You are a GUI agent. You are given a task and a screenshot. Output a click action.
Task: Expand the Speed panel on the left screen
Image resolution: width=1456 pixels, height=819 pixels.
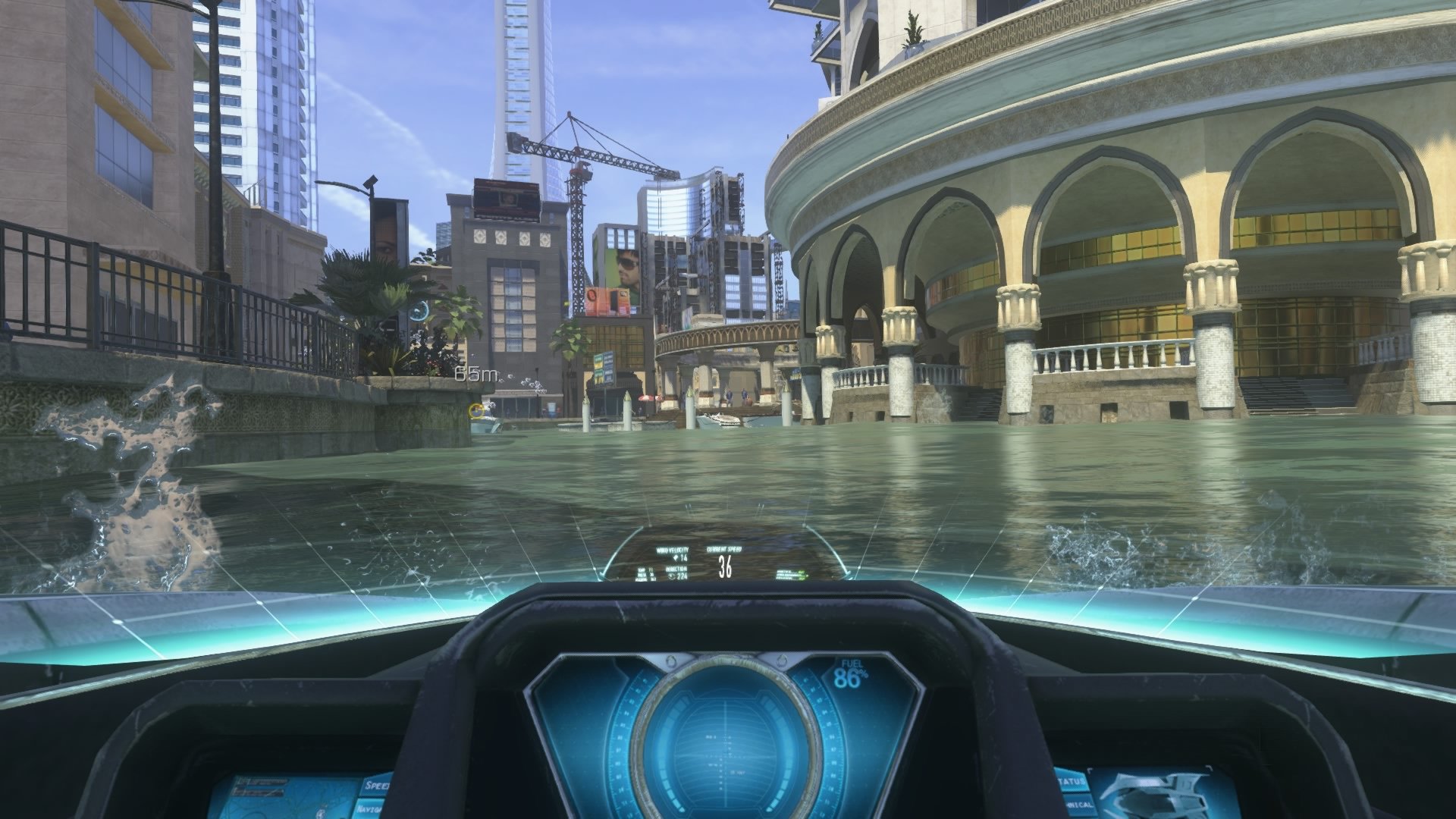click(375, 786)
